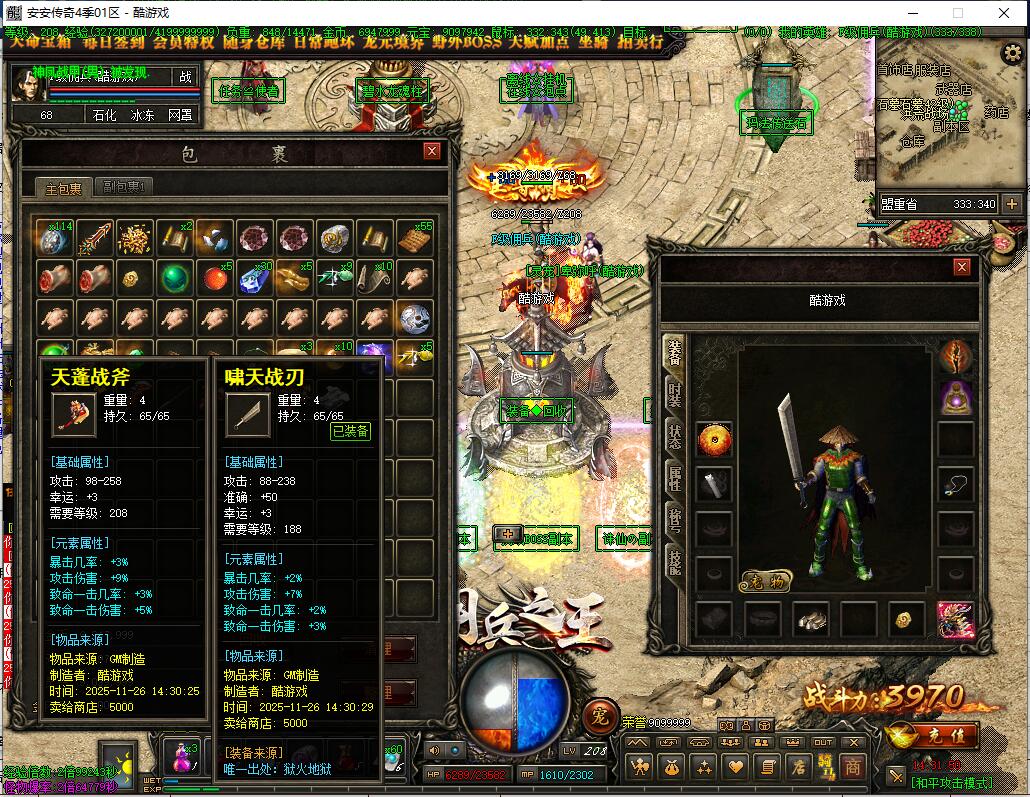The image size is (1030, 797).
Task: Open the 时装 fashion tab
Action: 675,395
